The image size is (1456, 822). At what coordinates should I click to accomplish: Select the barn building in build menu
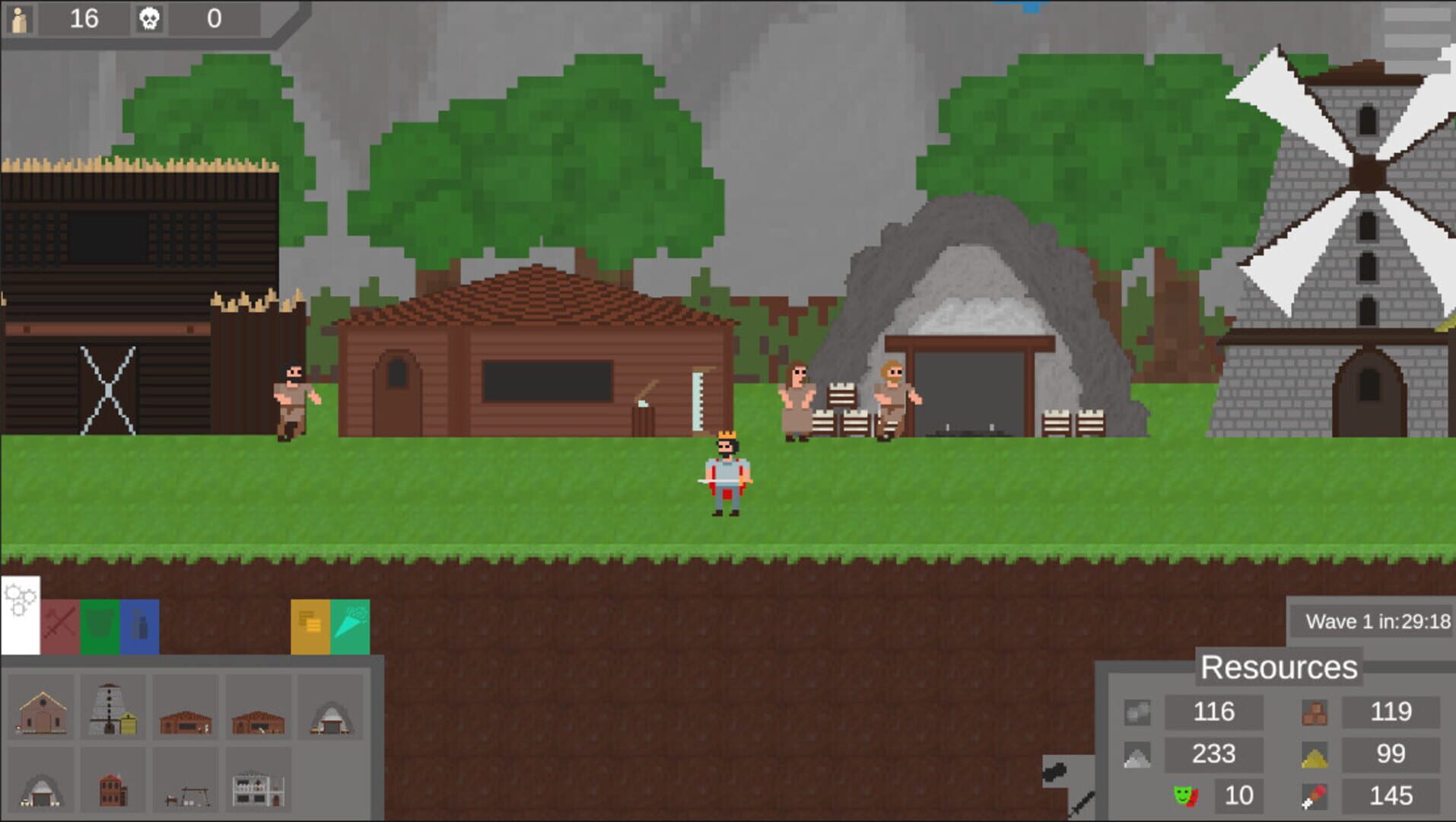tap(42, 706)
